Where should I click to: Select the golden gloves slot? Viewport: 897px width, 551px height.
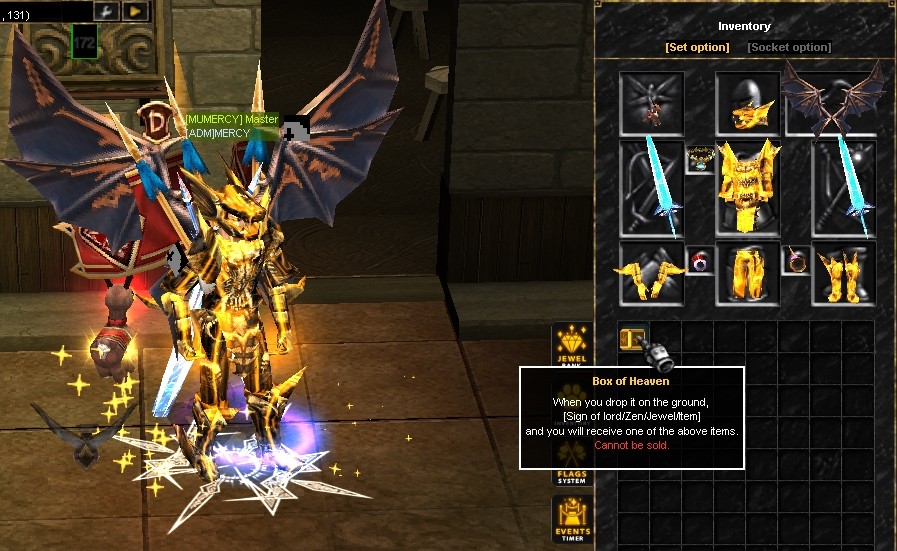coord(651,272)
